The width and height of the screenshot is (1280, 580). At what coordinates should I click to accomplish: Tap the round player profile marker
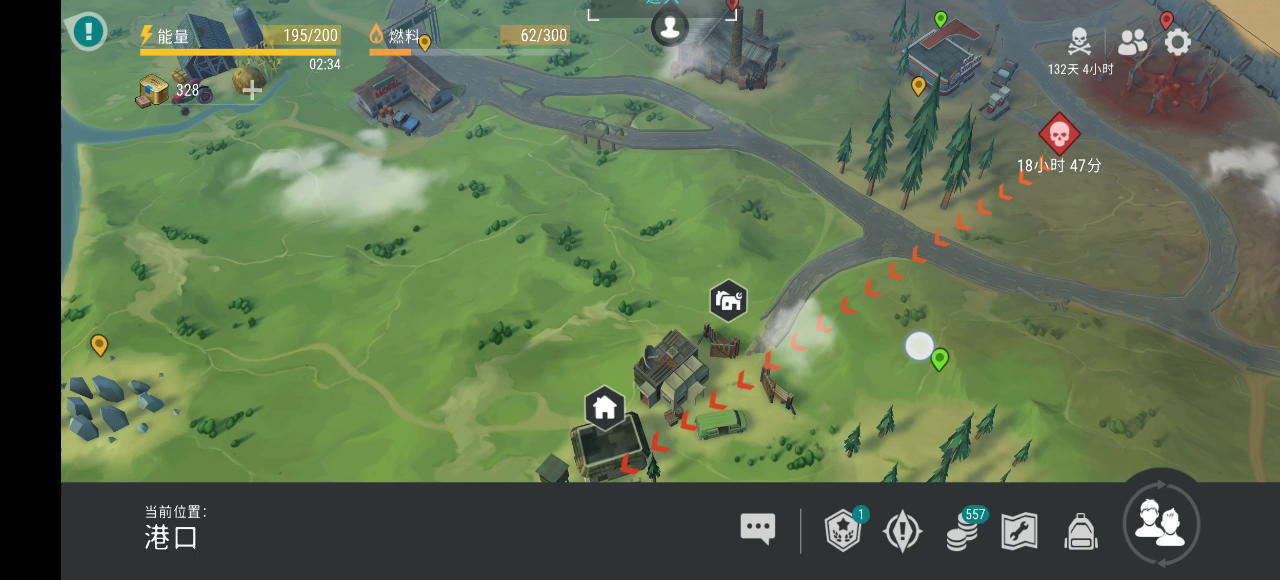pyautogui.click(x=670, y=26)
